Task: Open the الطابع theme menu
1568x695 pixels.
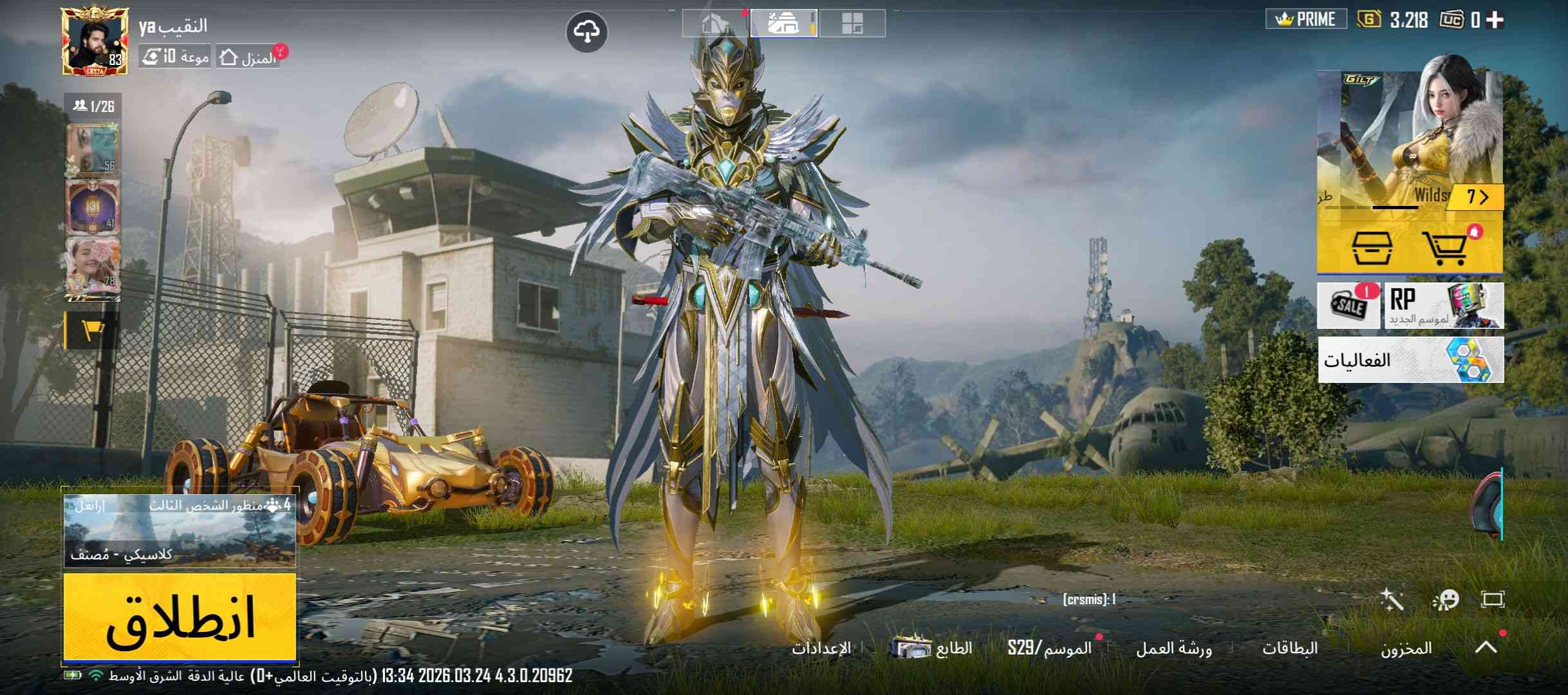Action: coord(933,648)
